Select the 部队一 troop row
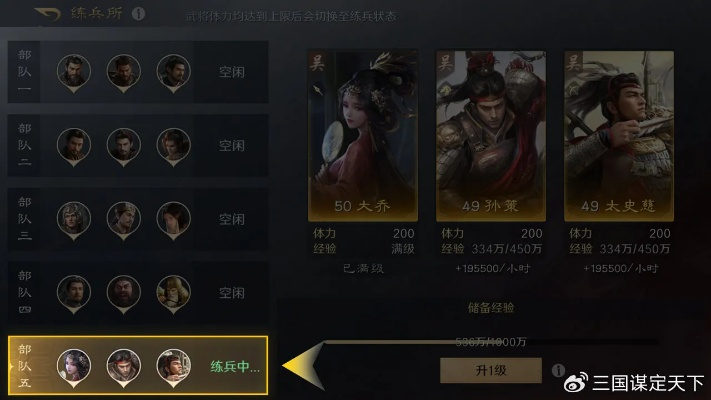Screen dimensions: 711x400 coord(138,71)
